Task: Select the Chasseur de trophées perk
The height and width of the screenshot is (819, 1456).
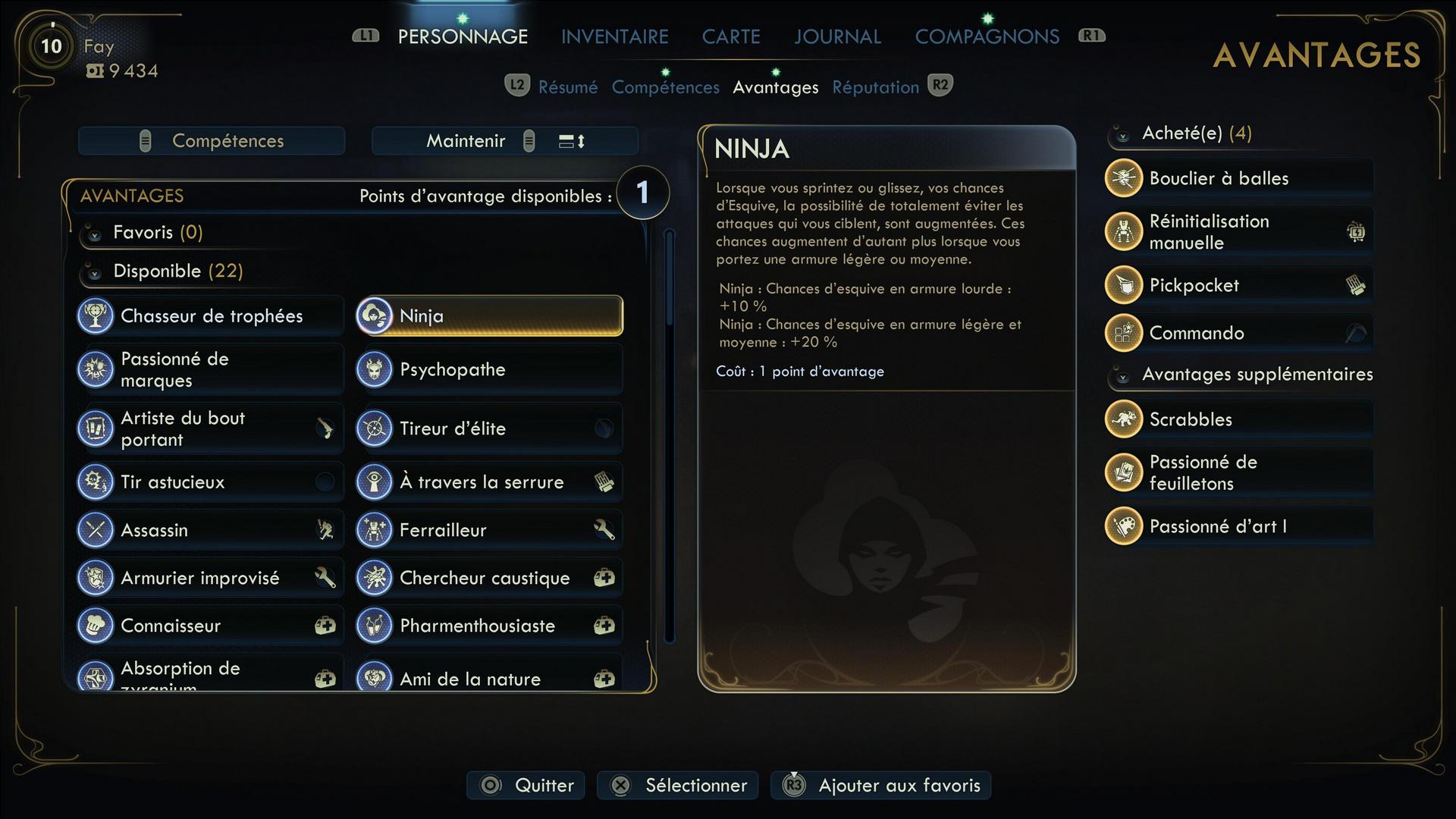Action: pyautogui.click(x=211, y=316)
